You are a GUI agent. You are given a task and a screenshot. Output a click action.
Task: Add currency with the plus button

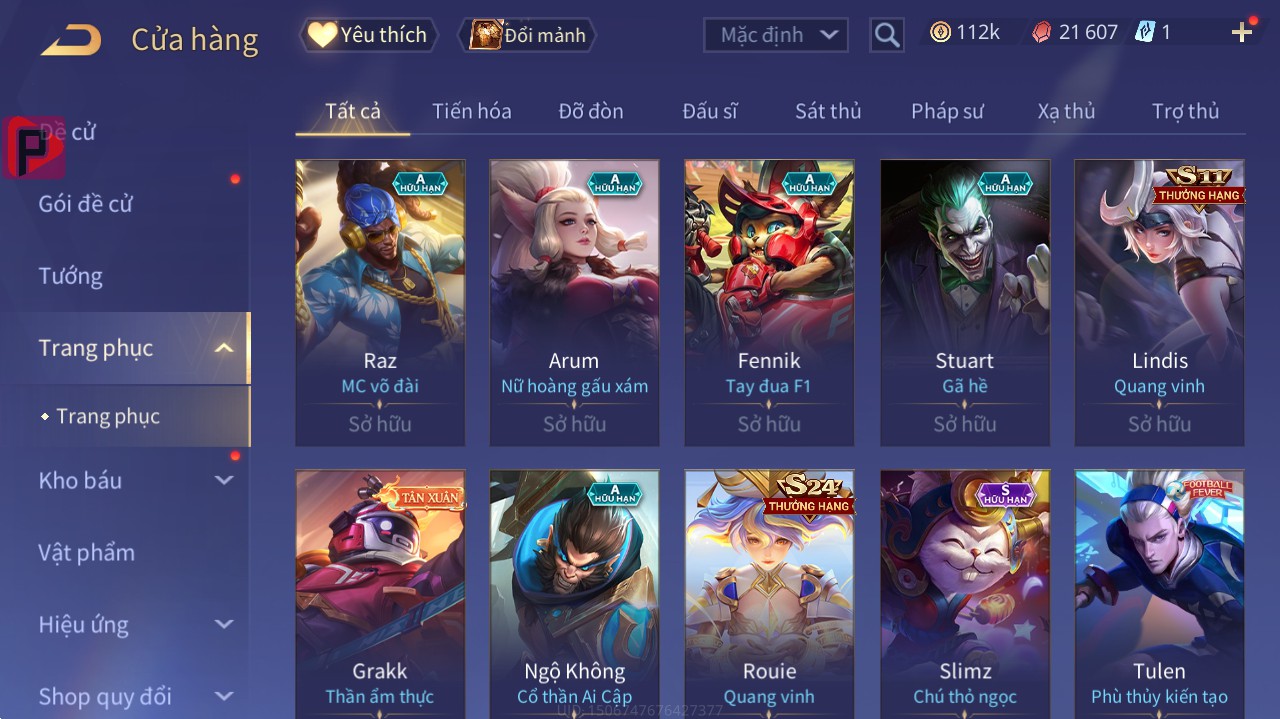click(x=1242, y=33)
